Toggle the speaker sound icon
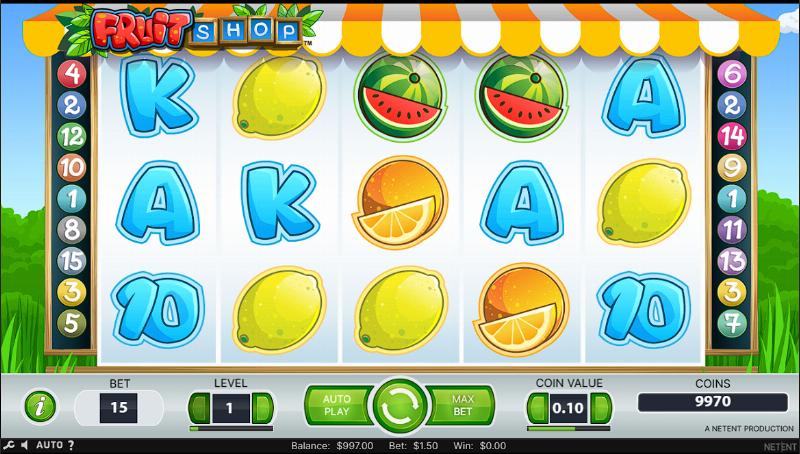Image resolution: width=800 pixels, height=454 pixels. click(x=25, y=445)
